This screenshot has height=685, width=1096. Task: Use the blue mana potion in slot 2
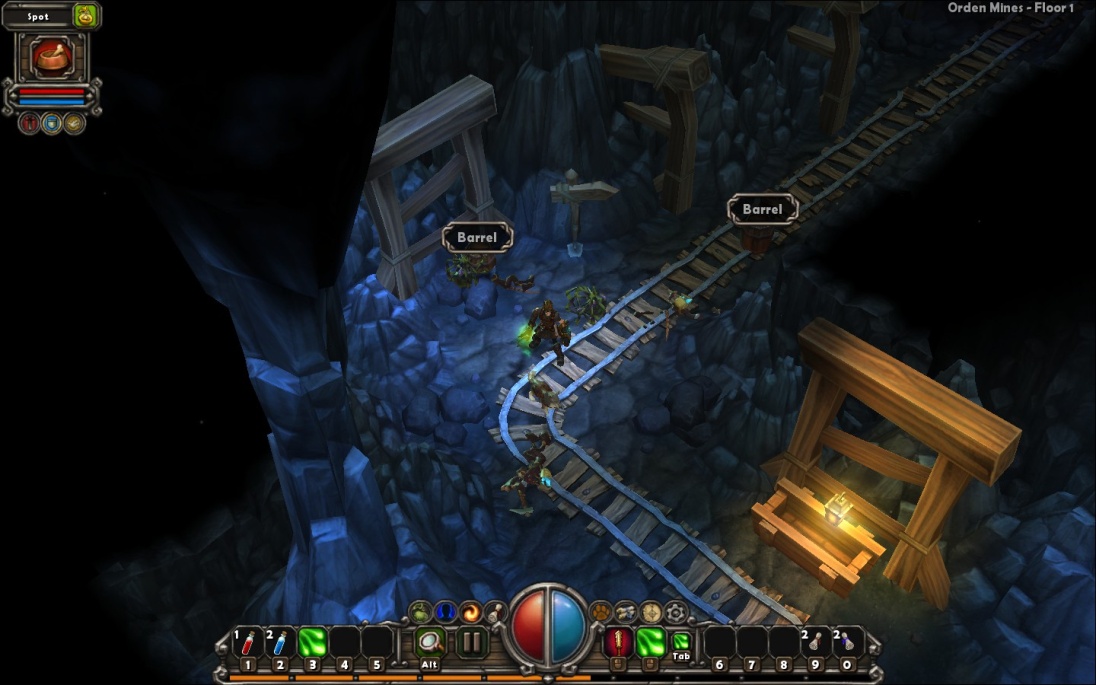click(x=280, y=641)
